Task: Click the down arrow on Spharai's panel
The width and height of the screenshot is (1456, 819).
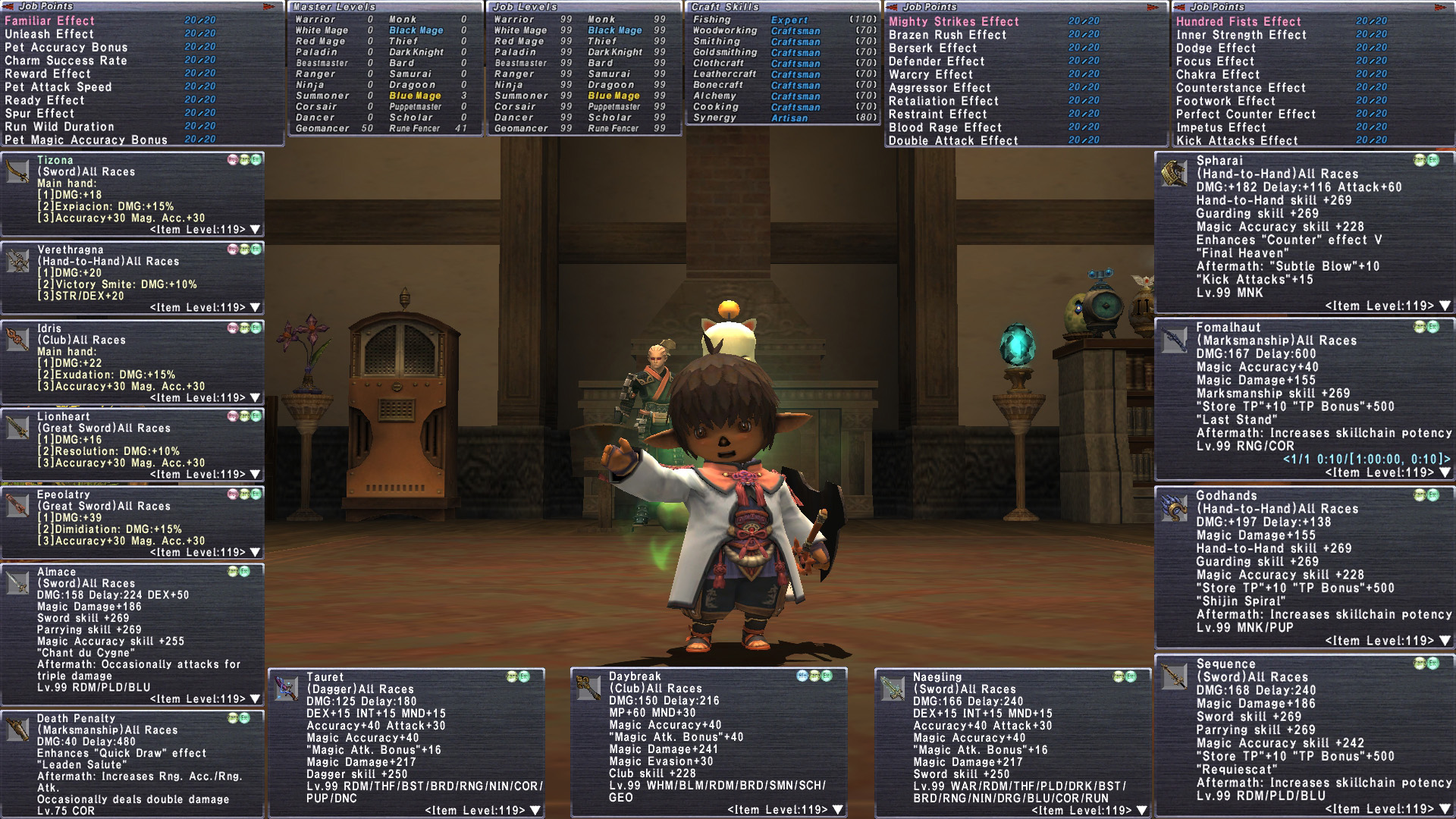Action: 1445,306
